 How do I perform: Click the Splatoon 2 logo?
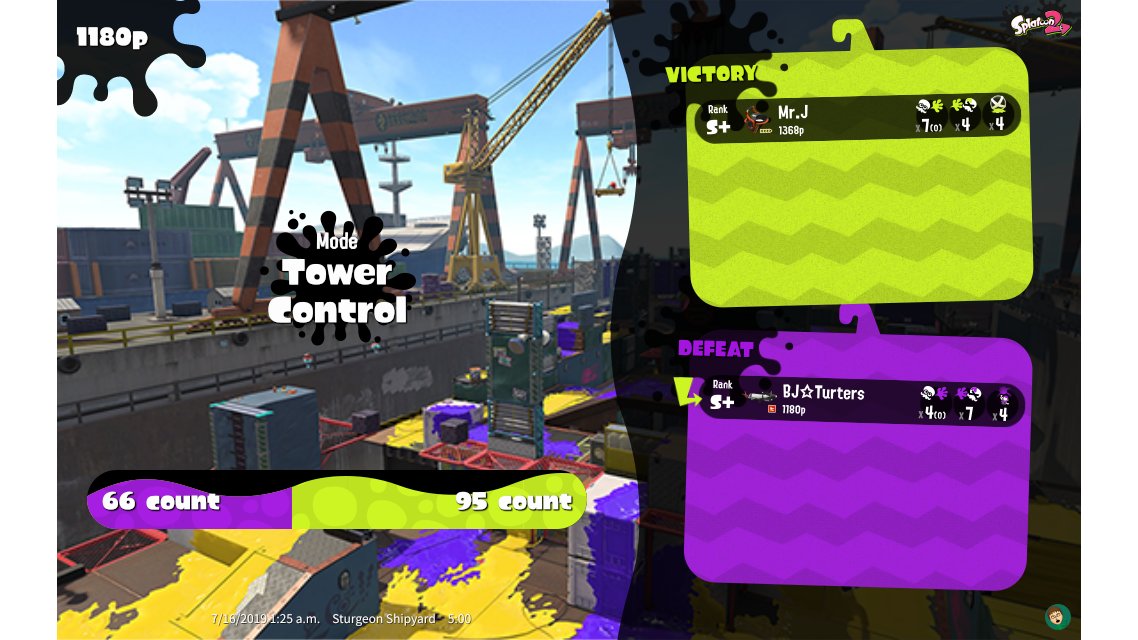click(x=1040, y=22)
